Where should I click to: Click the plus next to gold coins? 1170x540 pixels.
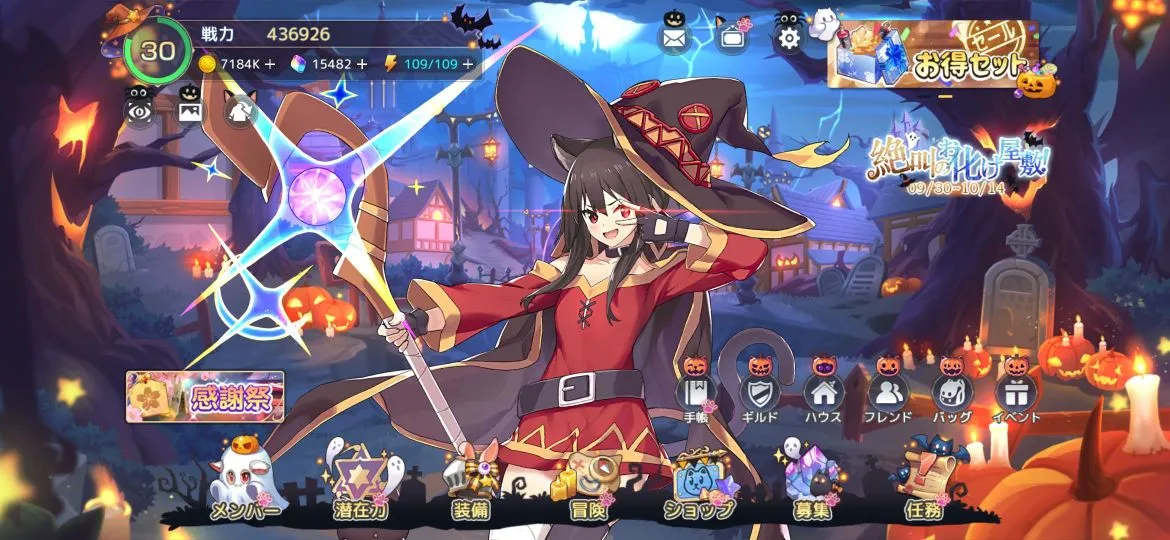[270, 63]
